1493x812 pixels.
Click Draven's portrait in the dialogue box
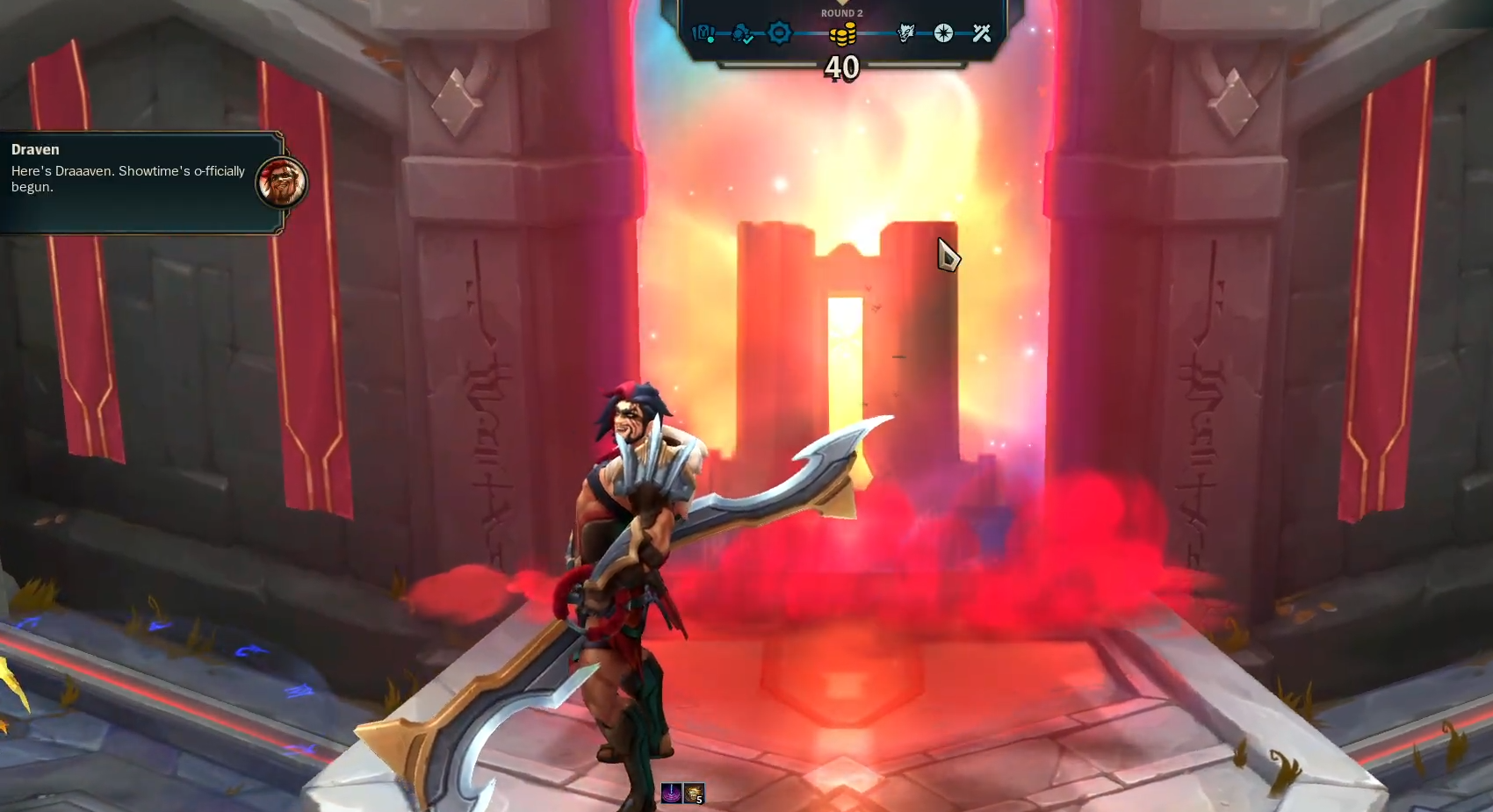point(281,183)
